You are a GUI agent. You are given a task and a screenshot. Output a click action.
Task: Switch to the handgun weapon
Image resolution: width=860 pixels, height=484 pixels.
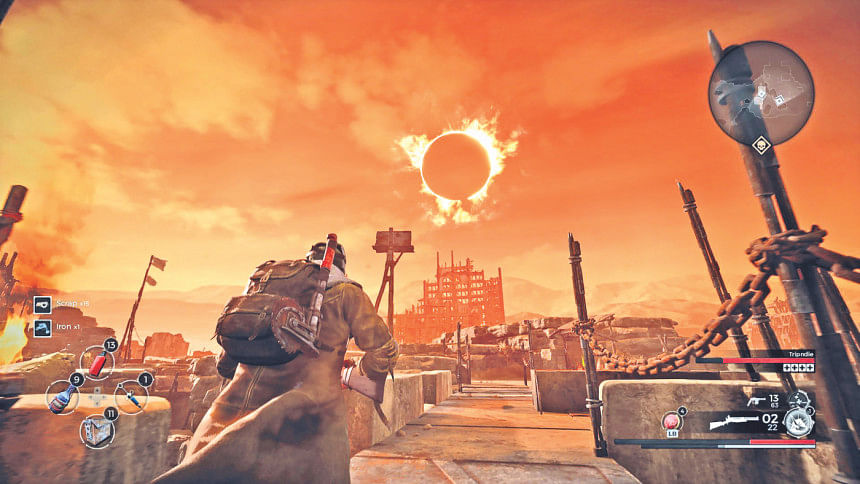(x=756, y=402)
